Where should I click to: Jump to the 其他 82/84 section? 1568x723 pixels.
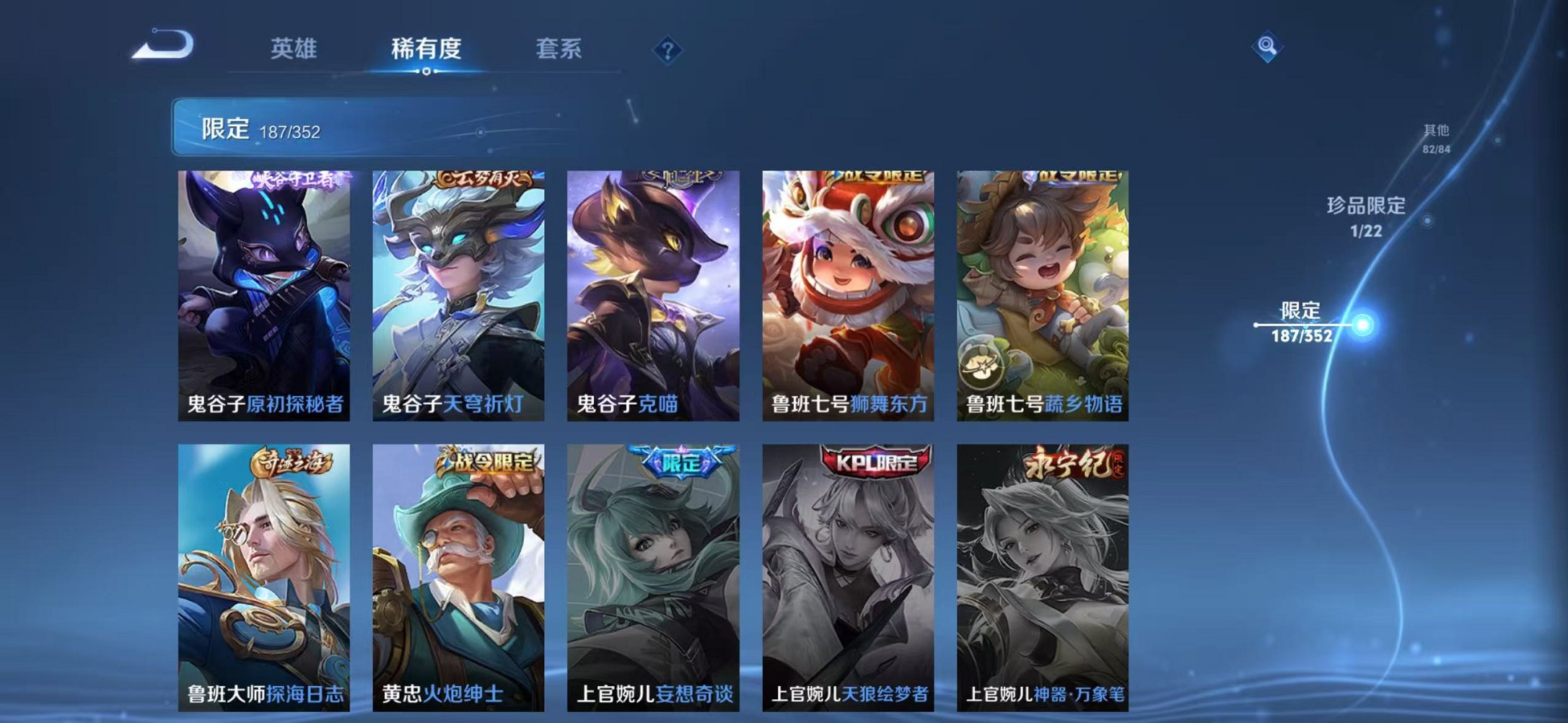tap(1436, 139)
